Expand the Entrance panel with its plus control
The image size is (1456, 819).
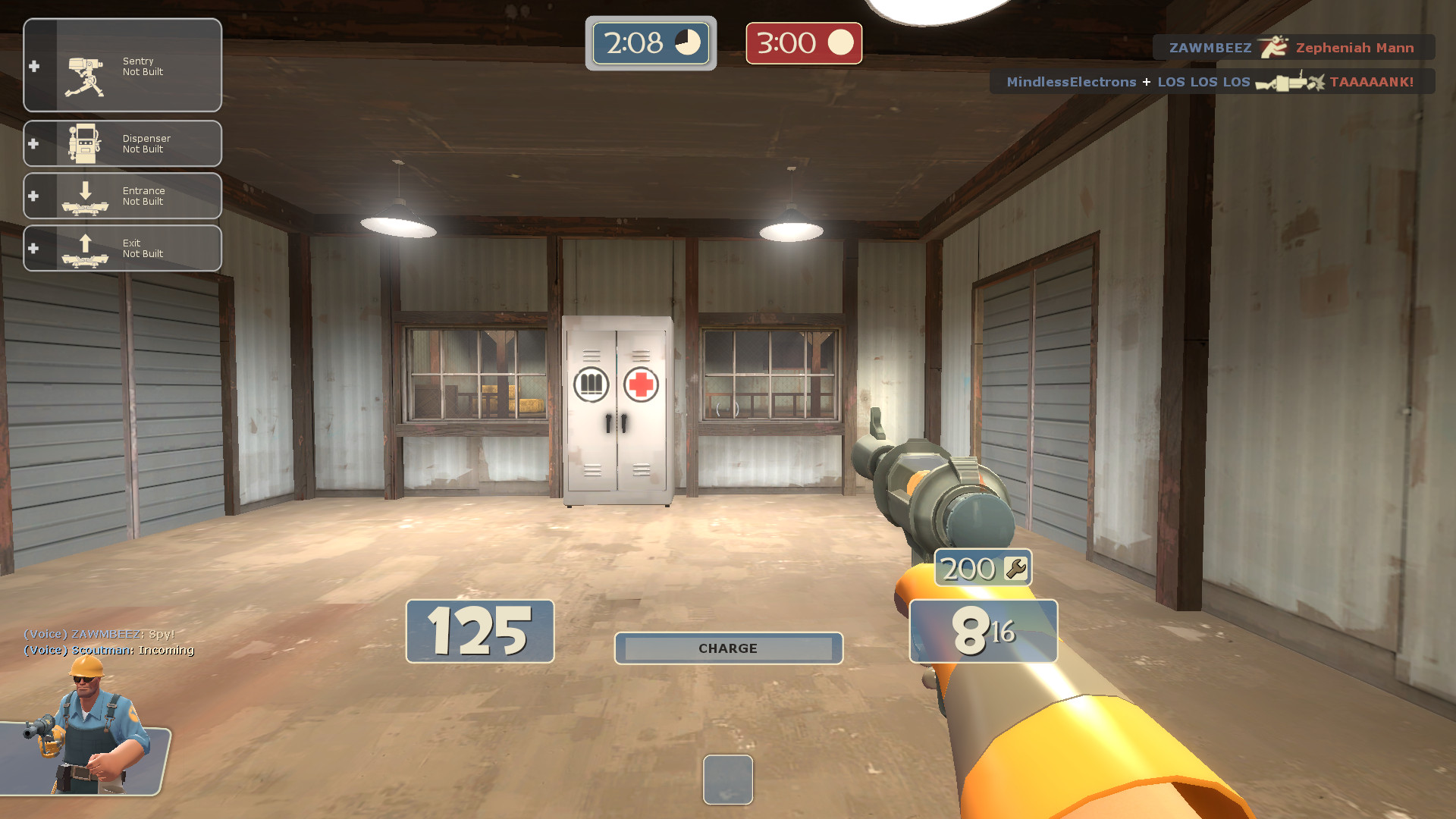point(33,196)
